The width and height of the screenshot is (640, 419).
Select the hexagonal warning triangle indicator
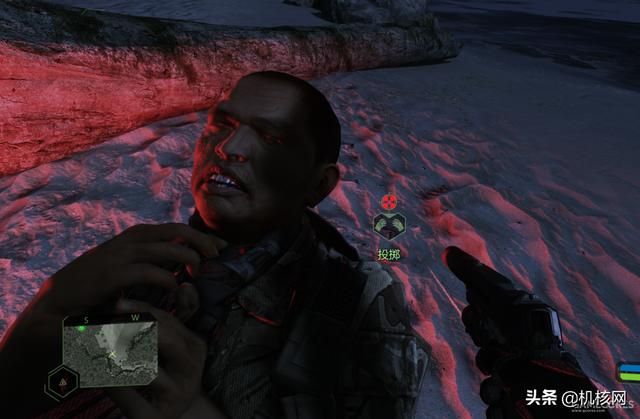62,381
